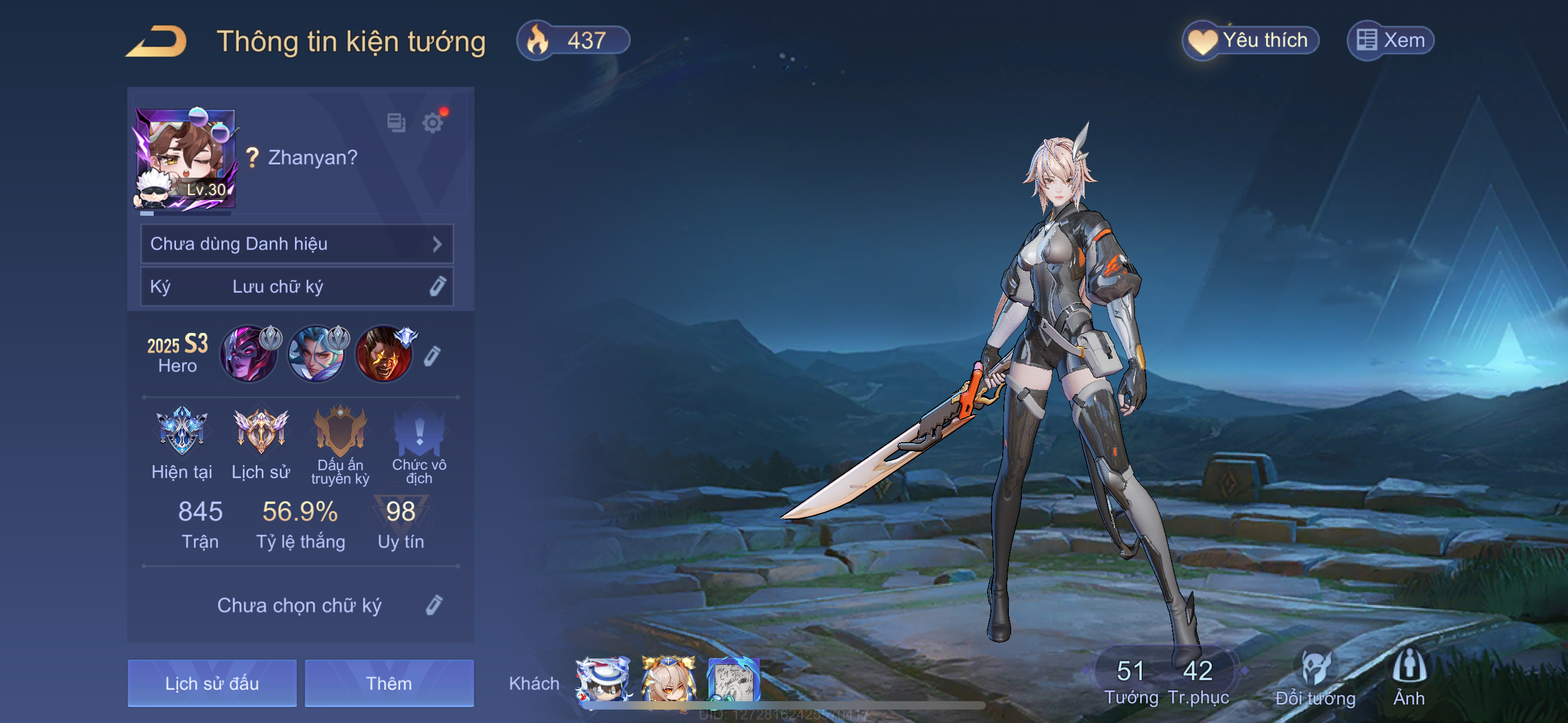The height and width of the screenshot is (723, 1568).
Task: Click the card icon beside the gear
Action: pos(396,123)
